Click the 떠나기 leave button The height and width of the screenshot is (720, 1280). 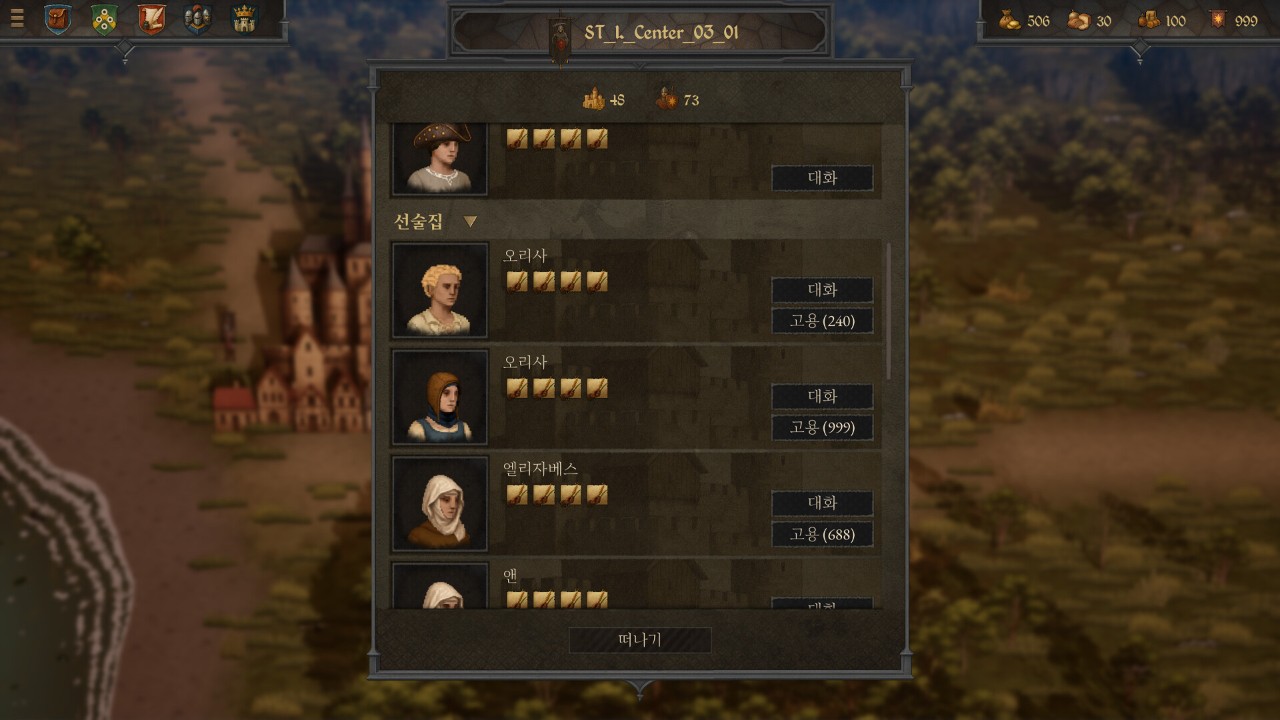pyautogui.click(x=640, y=640)
